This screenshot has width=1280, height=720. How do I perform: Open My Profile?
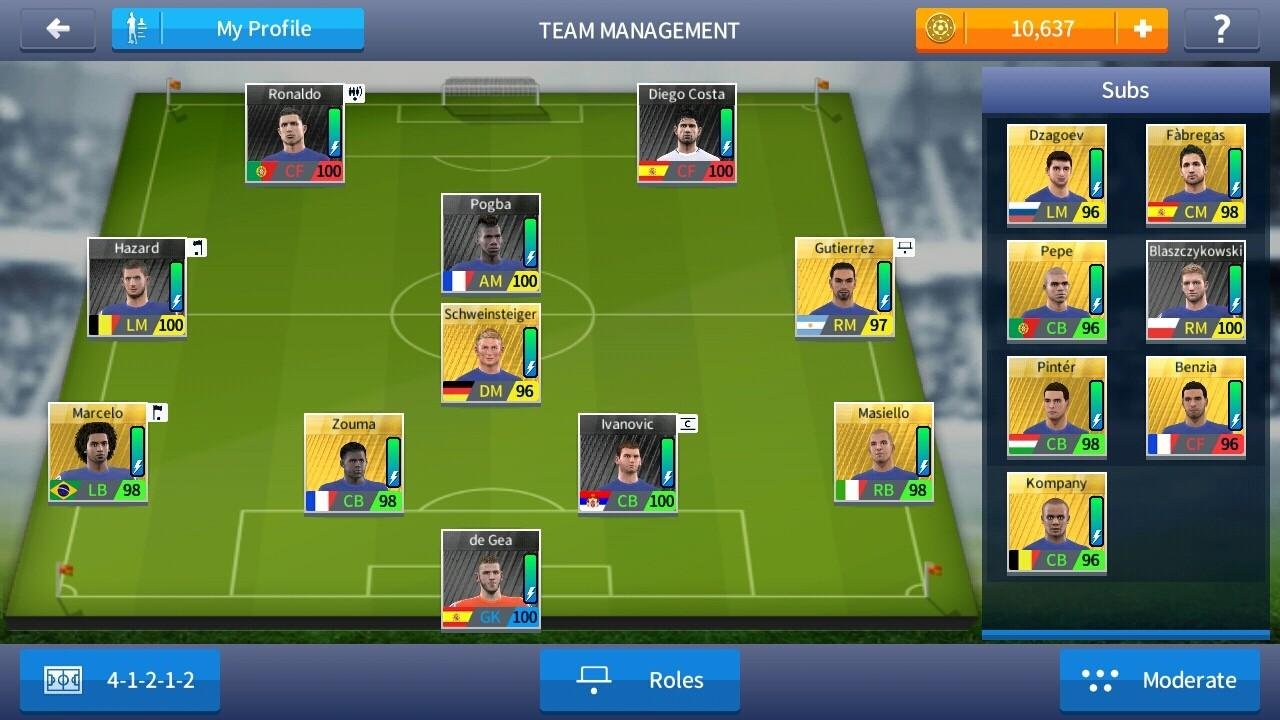[238, 29]
